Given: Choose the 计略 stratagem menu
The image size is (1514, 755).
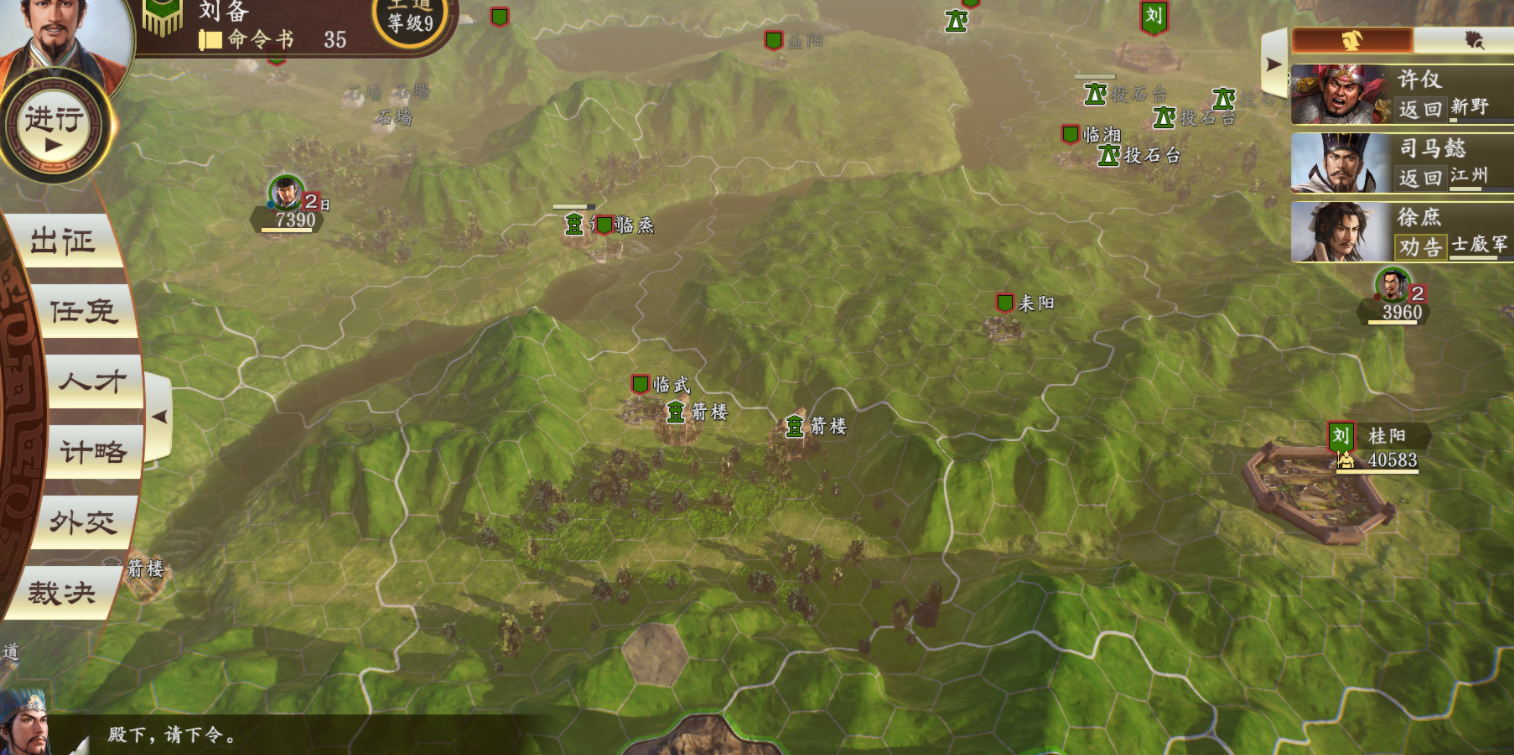Looking at the screenshot, I should 93,453.
